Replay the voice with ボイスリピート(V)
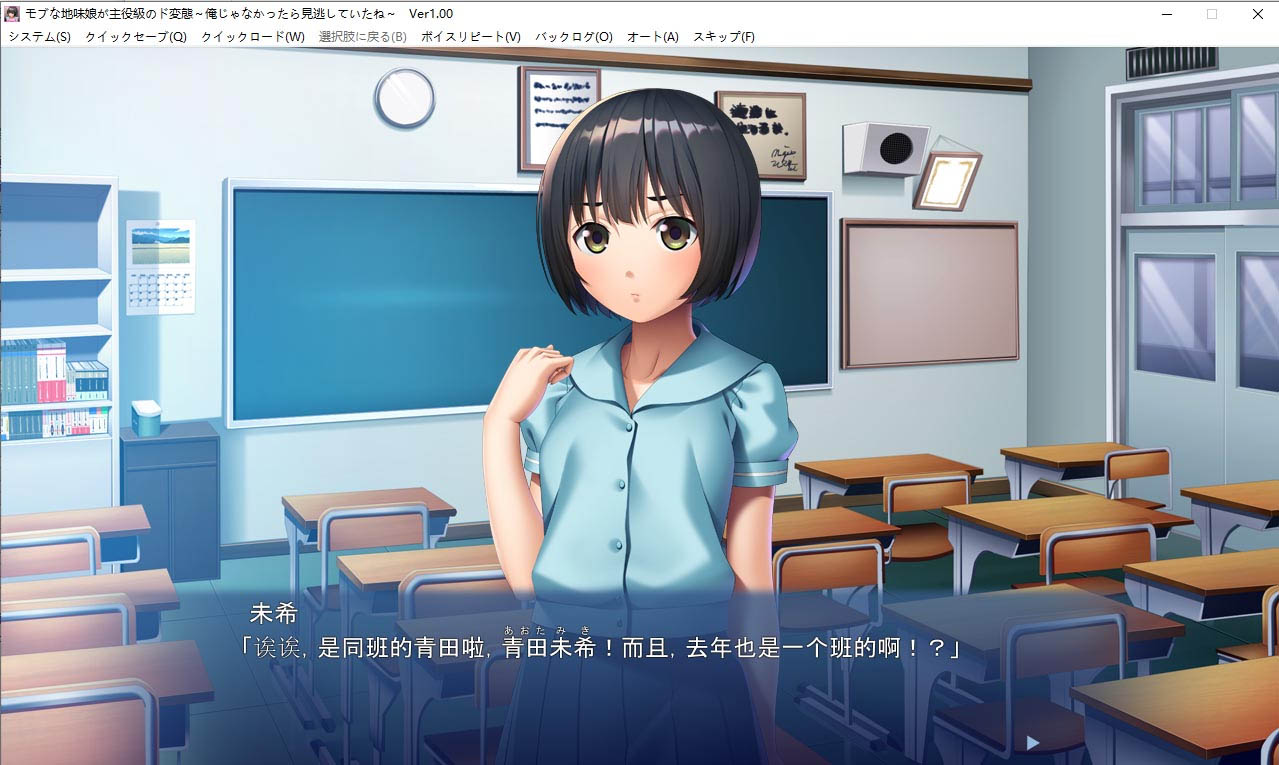Image resolution: width=1279 pixels, height=765 pixels. point(471,37)
